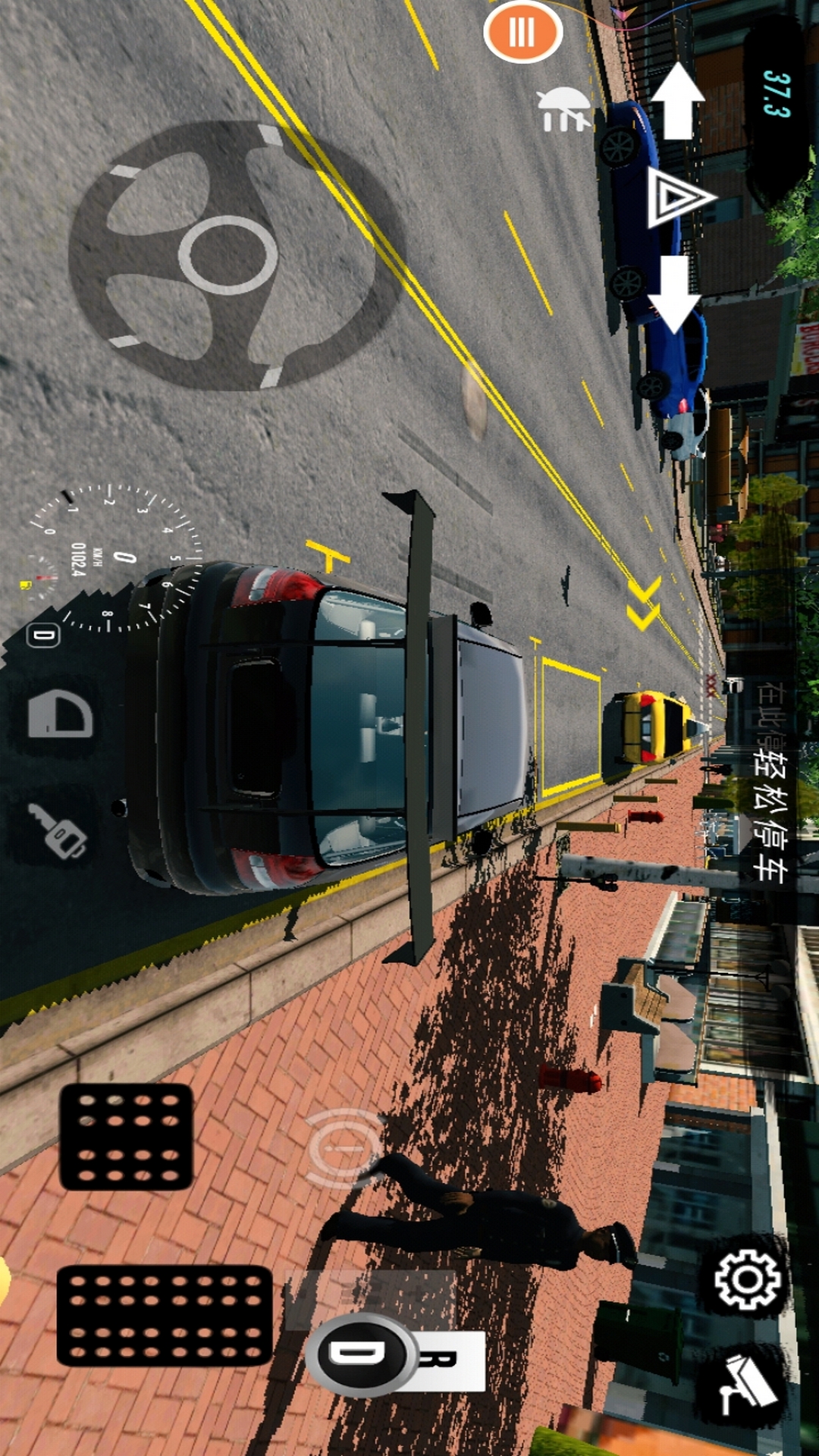Turn on the upward-pointing arrow turn signal
Screen dimensions: 819x1456
[677, 100]
